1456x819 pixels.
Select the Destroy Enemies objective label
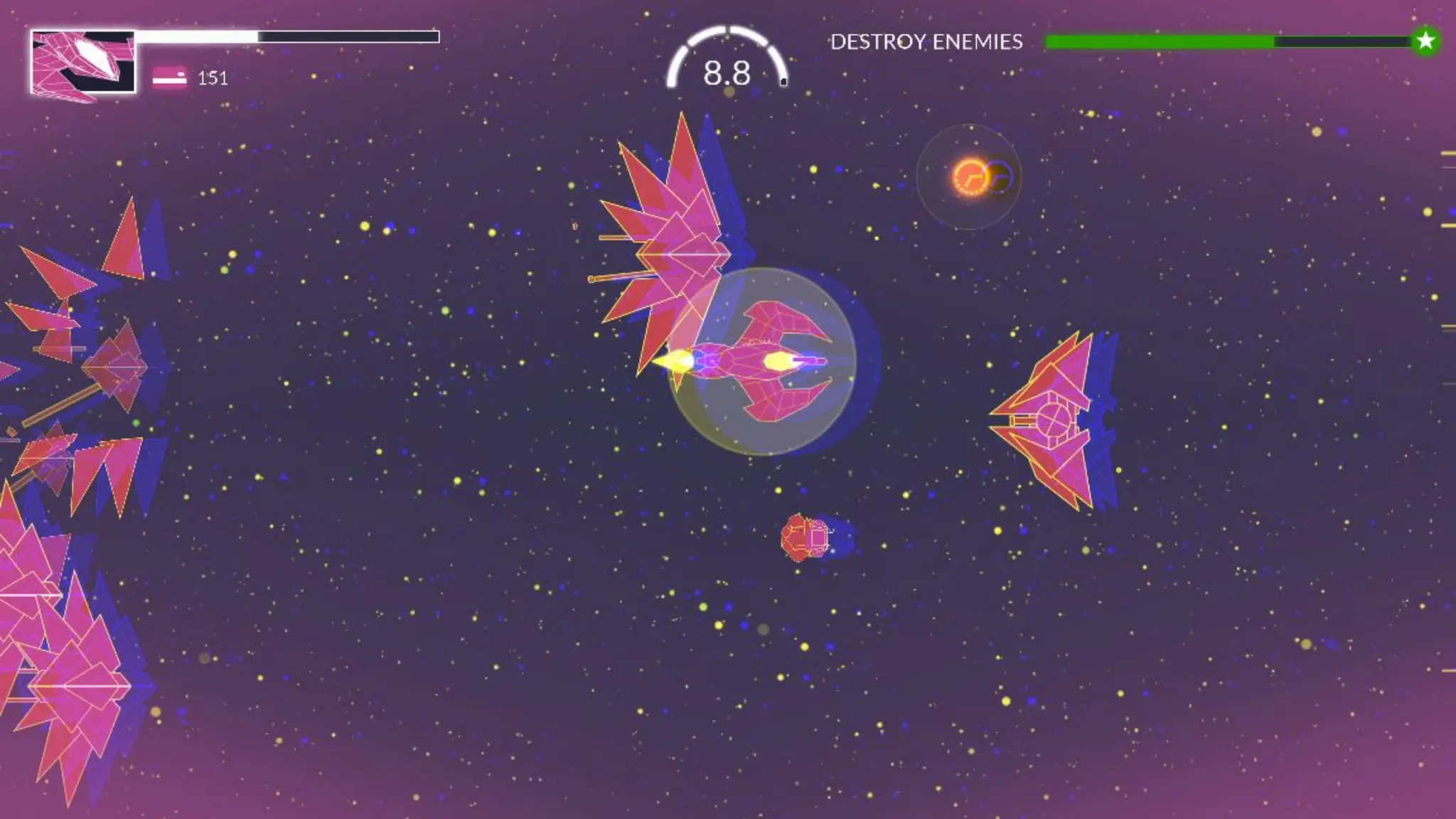pyautogui.click(x=926, y=42)
